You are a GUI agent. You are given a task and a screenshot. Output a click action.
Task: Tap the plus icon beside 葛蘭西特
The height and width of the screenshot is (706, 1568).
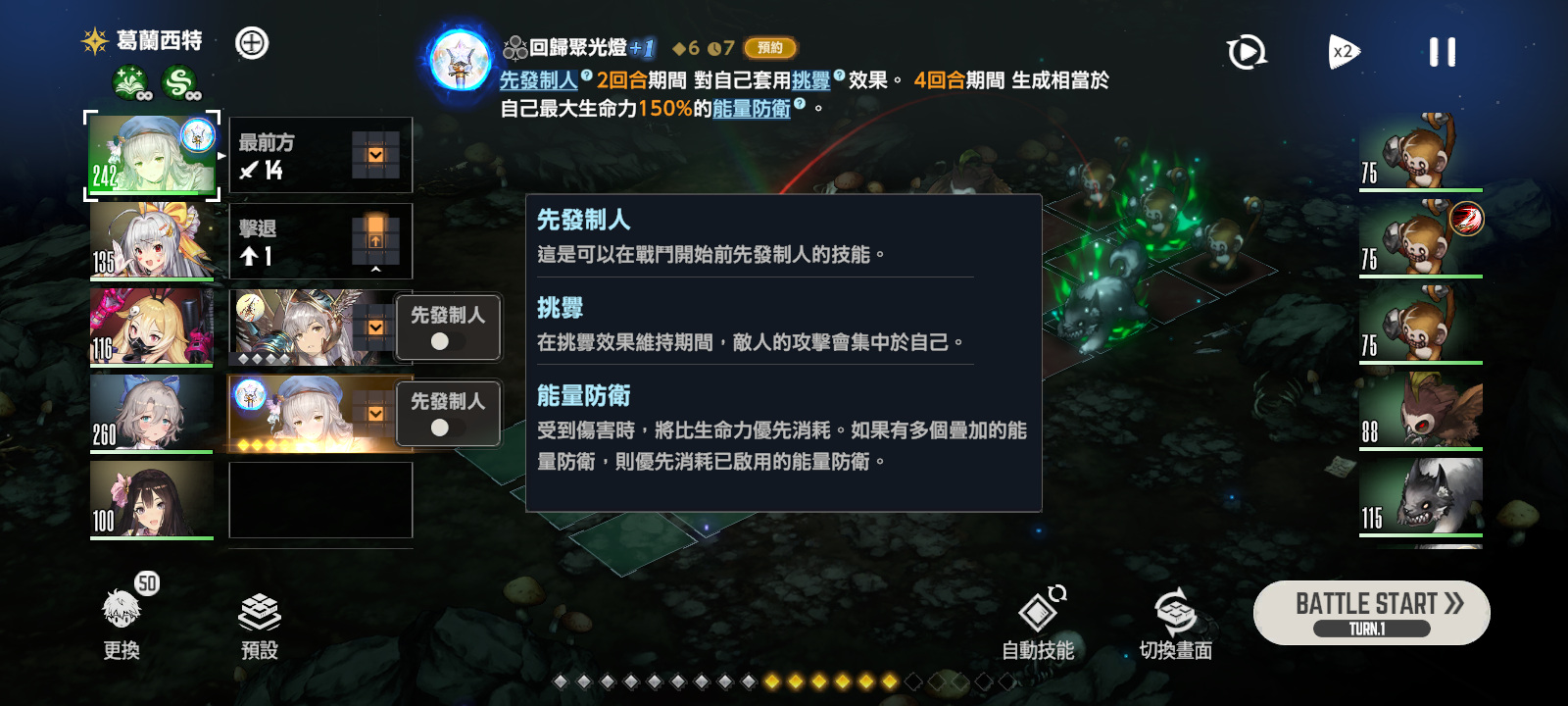[251, 44]
